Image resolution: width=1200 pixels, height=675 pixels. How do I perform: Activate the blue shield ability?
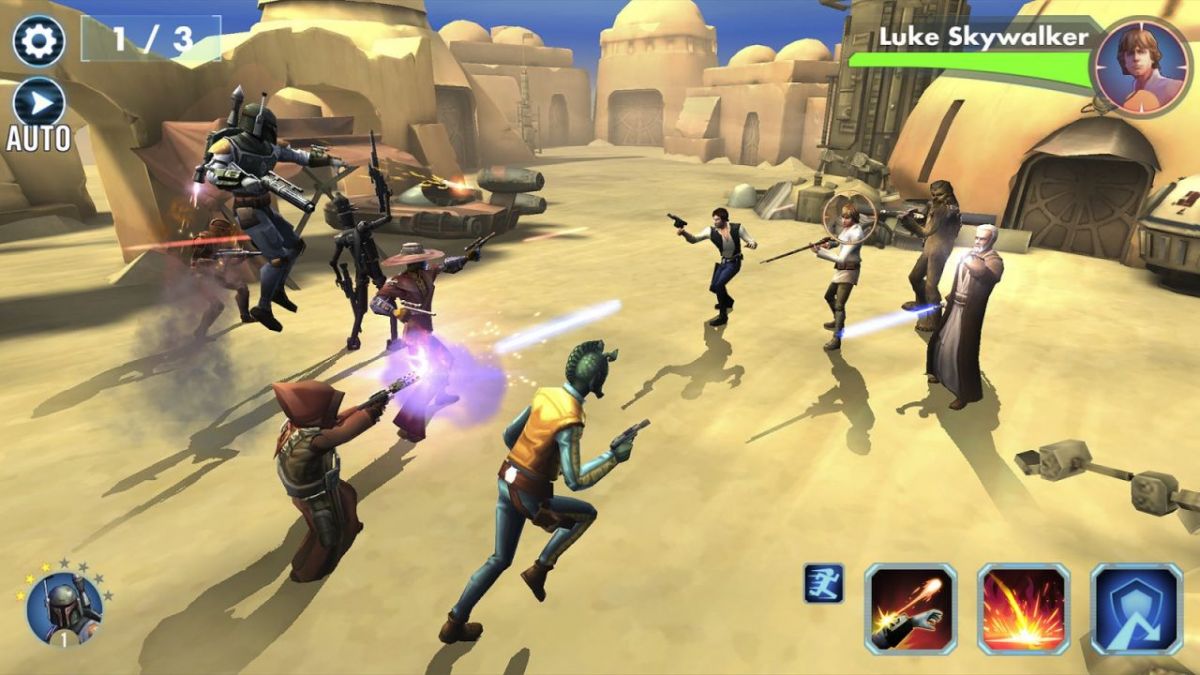[1137, 609]
